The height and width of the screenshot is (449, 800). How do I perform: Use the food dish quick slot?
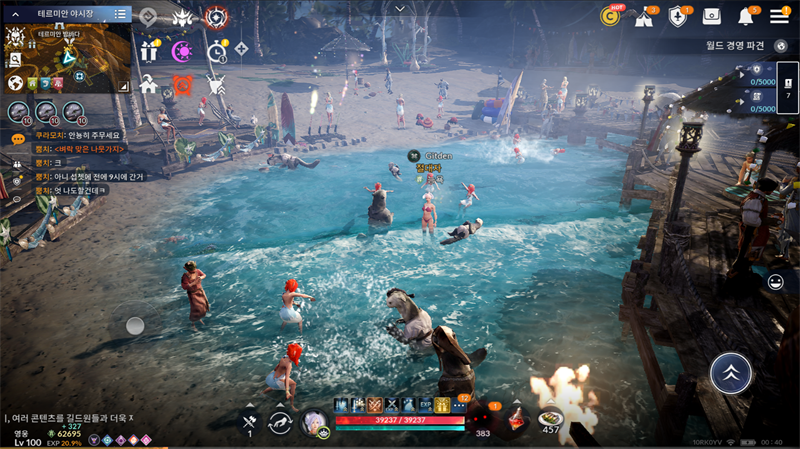tap(549, 419)
